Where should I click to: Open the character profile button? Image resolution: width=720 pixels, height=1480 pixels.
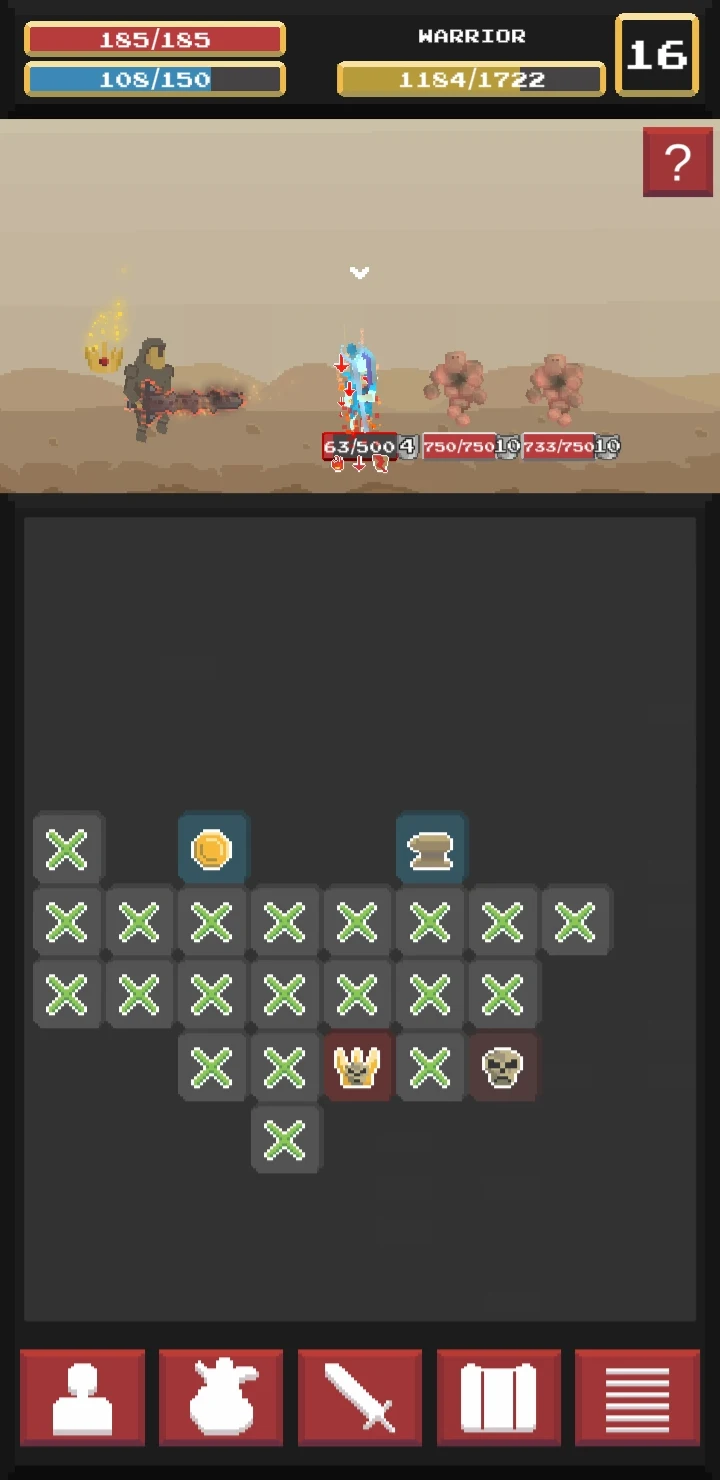(x=82, y=1397)
